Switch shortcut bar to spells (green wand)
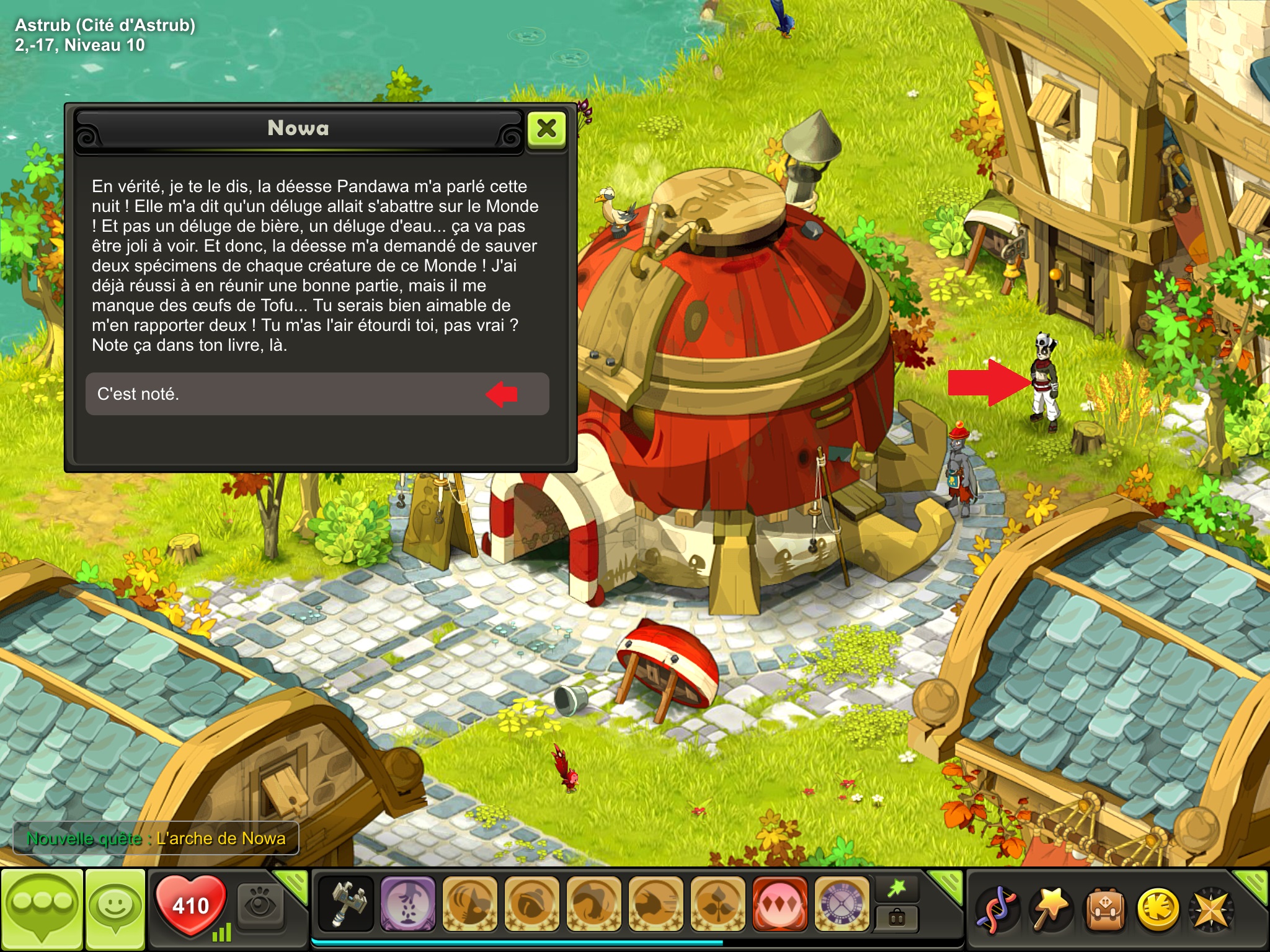Image resolution: width=1270 pixels, height=952 pixels. (897, 889)
